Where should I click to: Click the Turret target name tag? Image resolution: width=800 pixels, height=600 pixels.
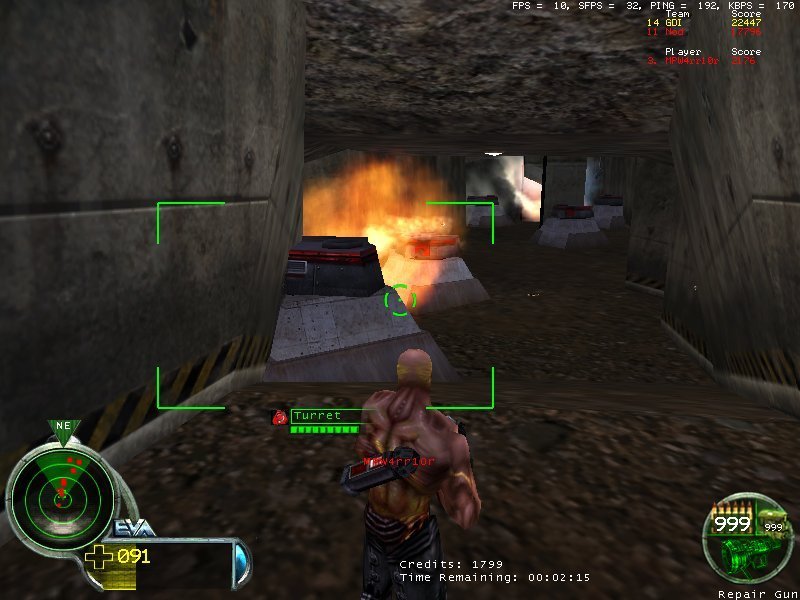(317, 415)
